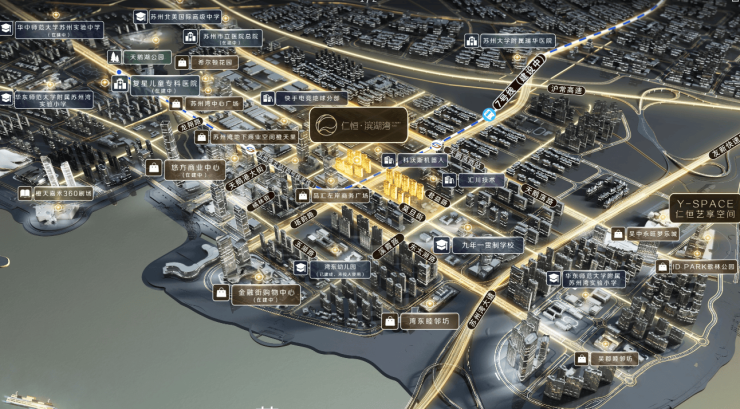
Task: Open the Y-SPACE 仁恒艺享空间 label
Action: pyautogui.click(x=703, y=207)
